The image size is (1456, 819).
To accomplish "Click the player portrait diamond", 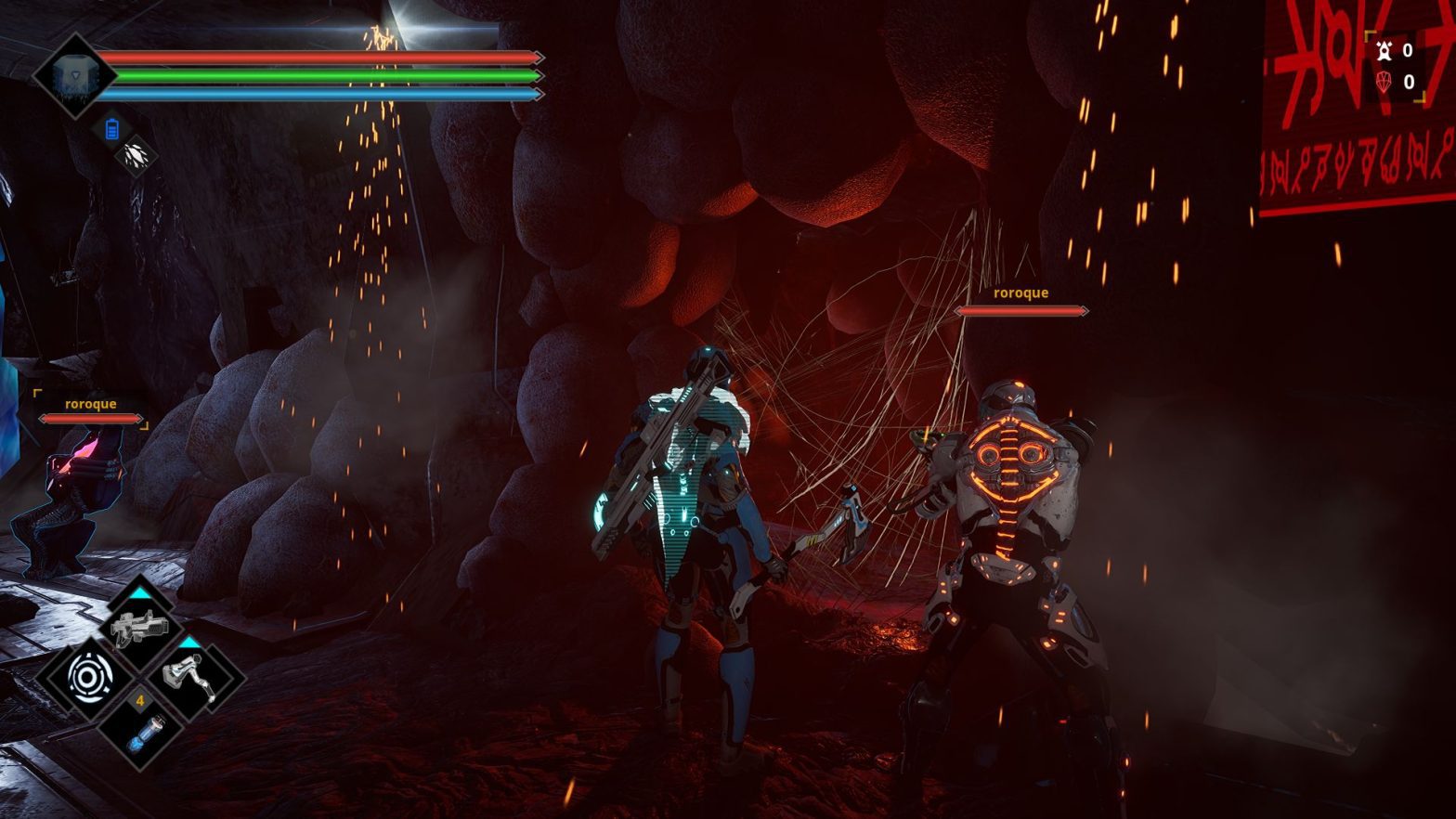I will [x=71, y=76].
